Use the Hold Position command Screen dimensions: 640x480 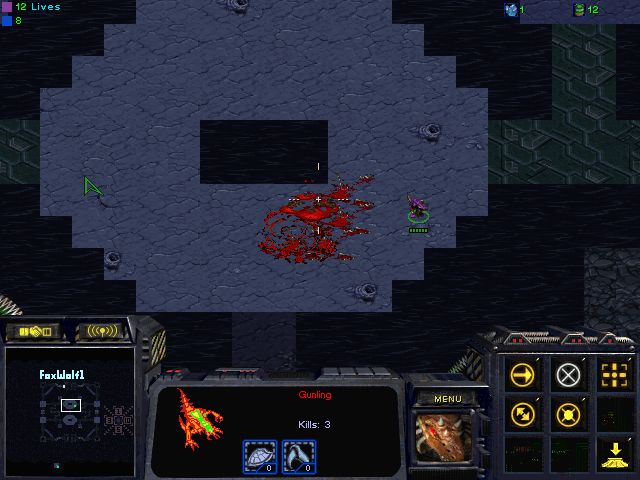click(568, 413)
